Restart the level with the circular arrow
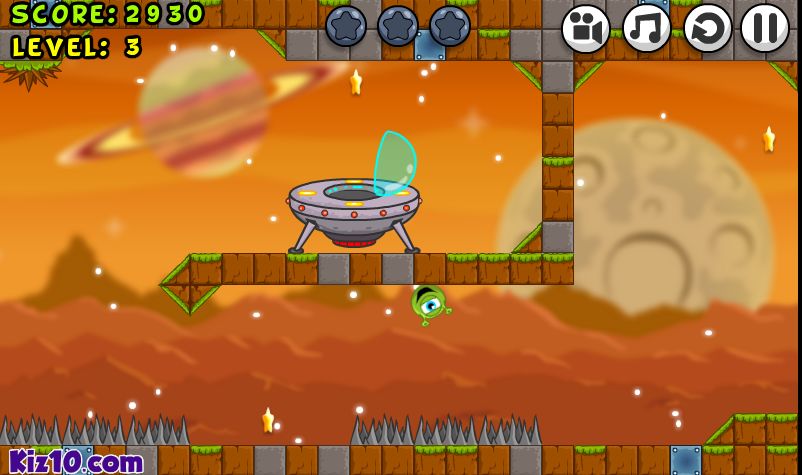This screenshot has width=802, height=475. (708, 28)
